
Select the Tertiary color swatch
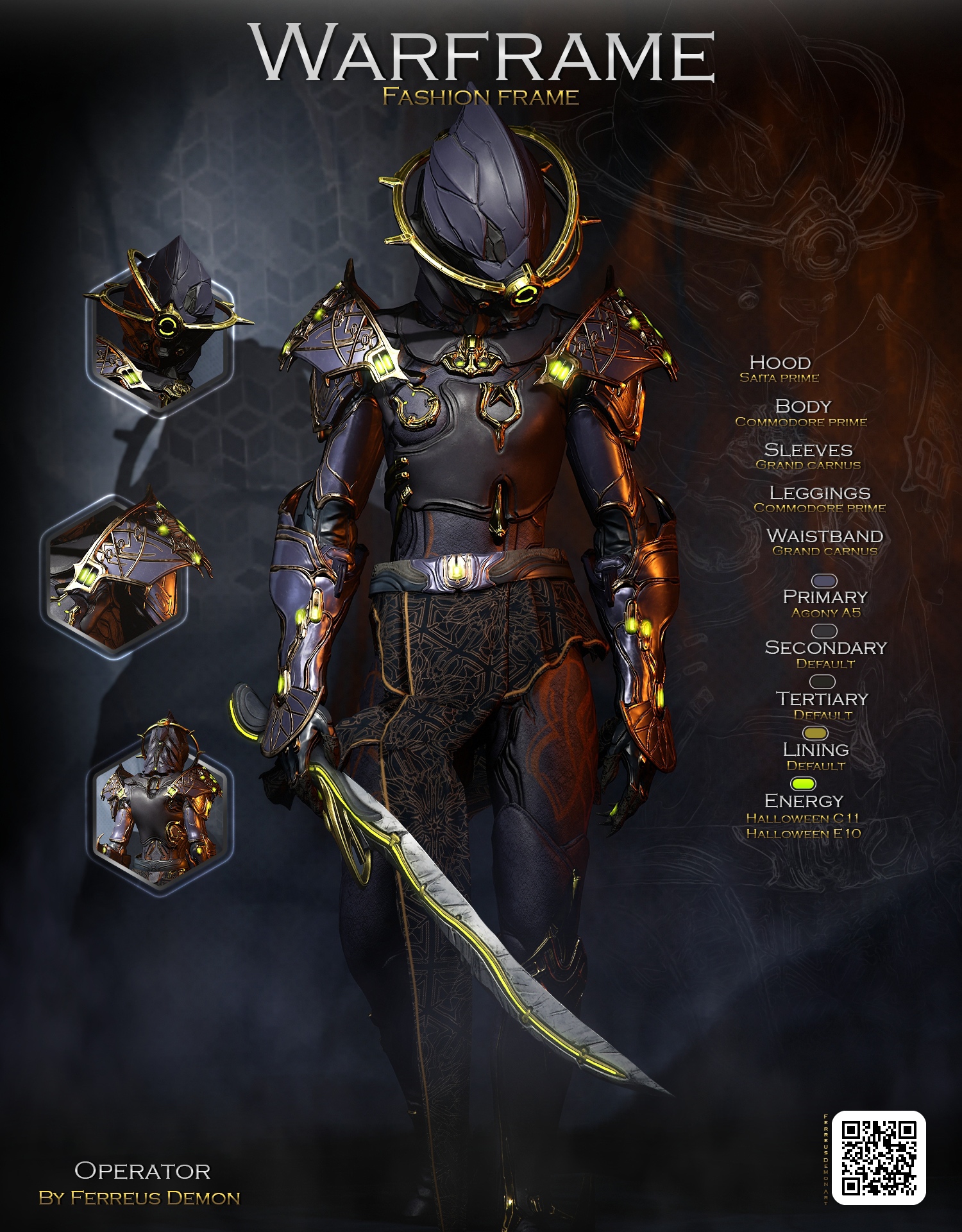tap(823, 681)
